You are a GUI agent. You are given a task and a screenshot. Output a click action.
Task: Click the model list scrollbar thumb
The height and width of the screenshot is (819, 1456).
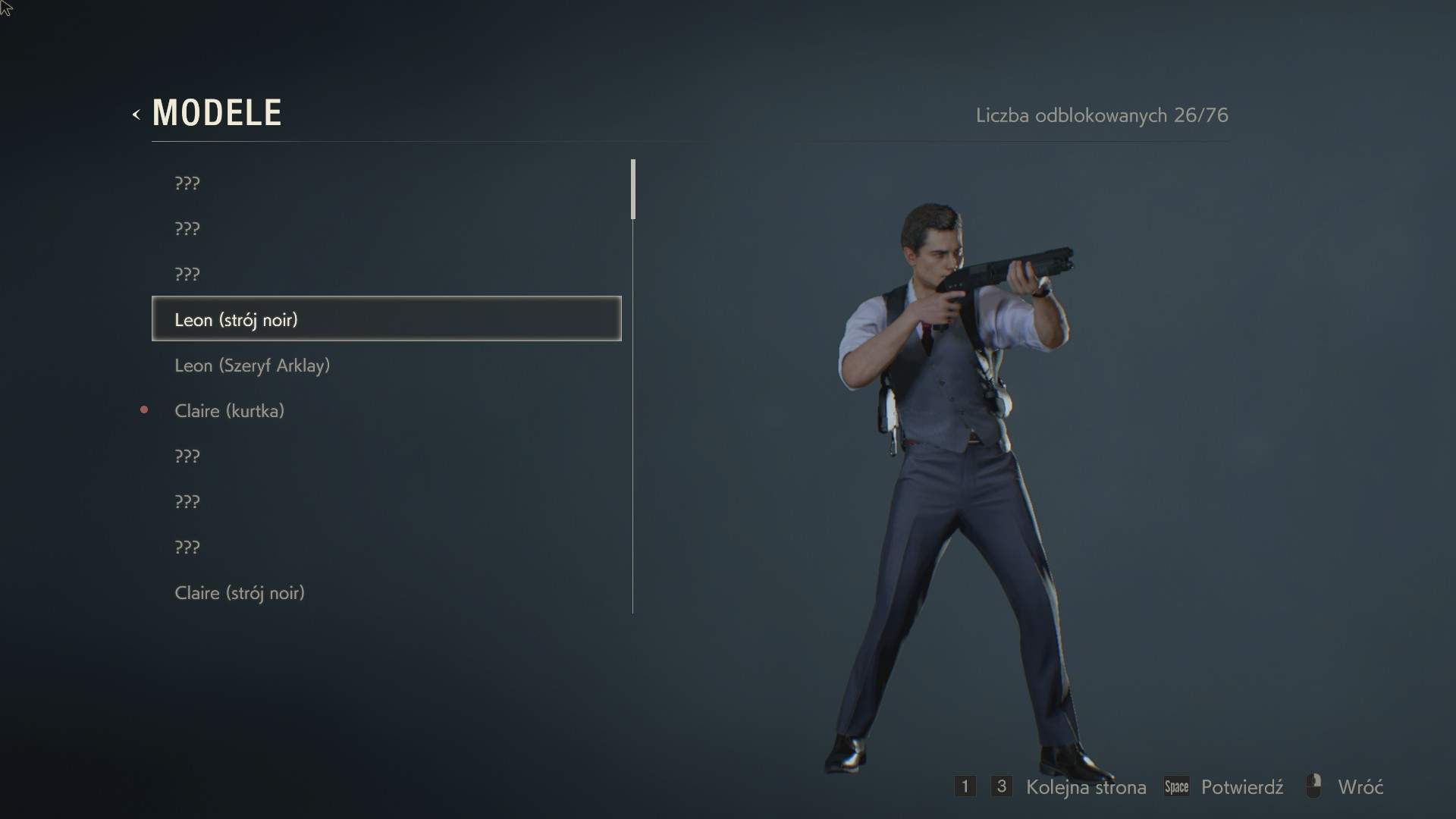click(x=633, y=190)
